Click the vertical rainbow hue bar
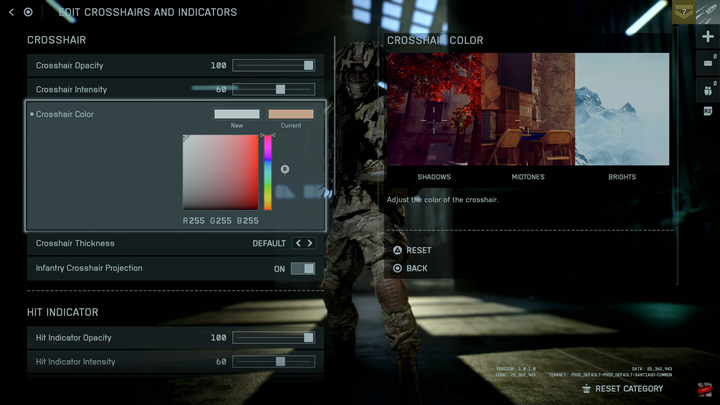The width and height of the screenshot is (720, 405). point(268,172)
